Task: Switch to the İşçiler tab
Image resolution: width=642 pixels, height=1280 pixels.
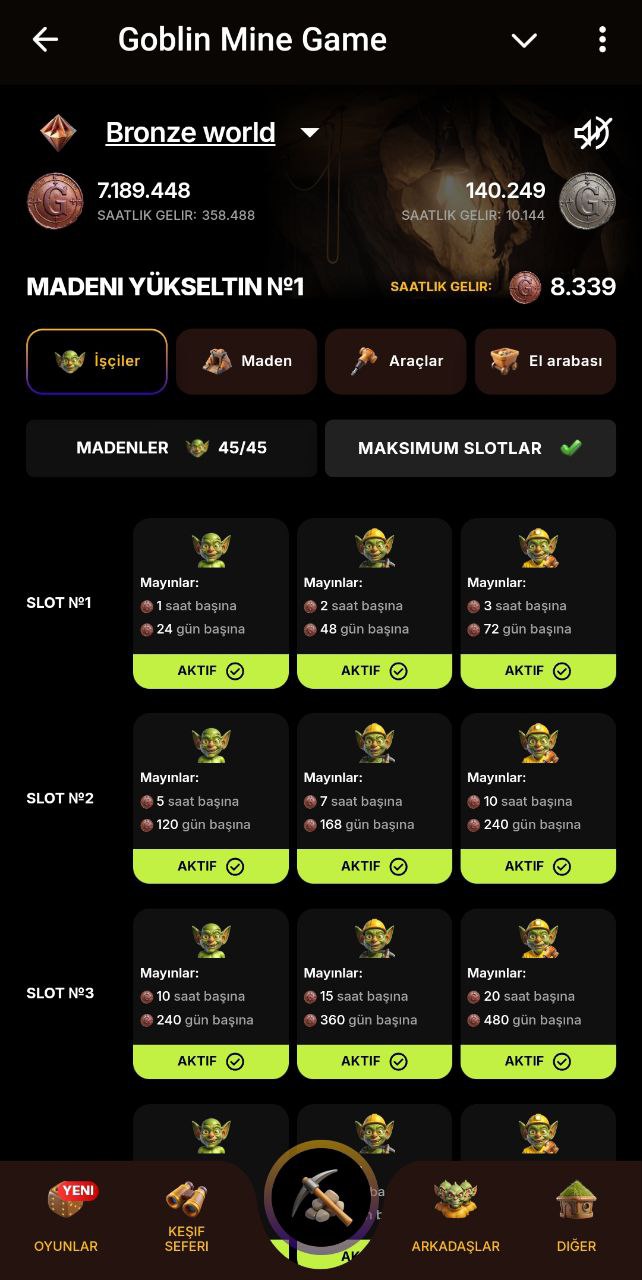Action: (97, 361)
